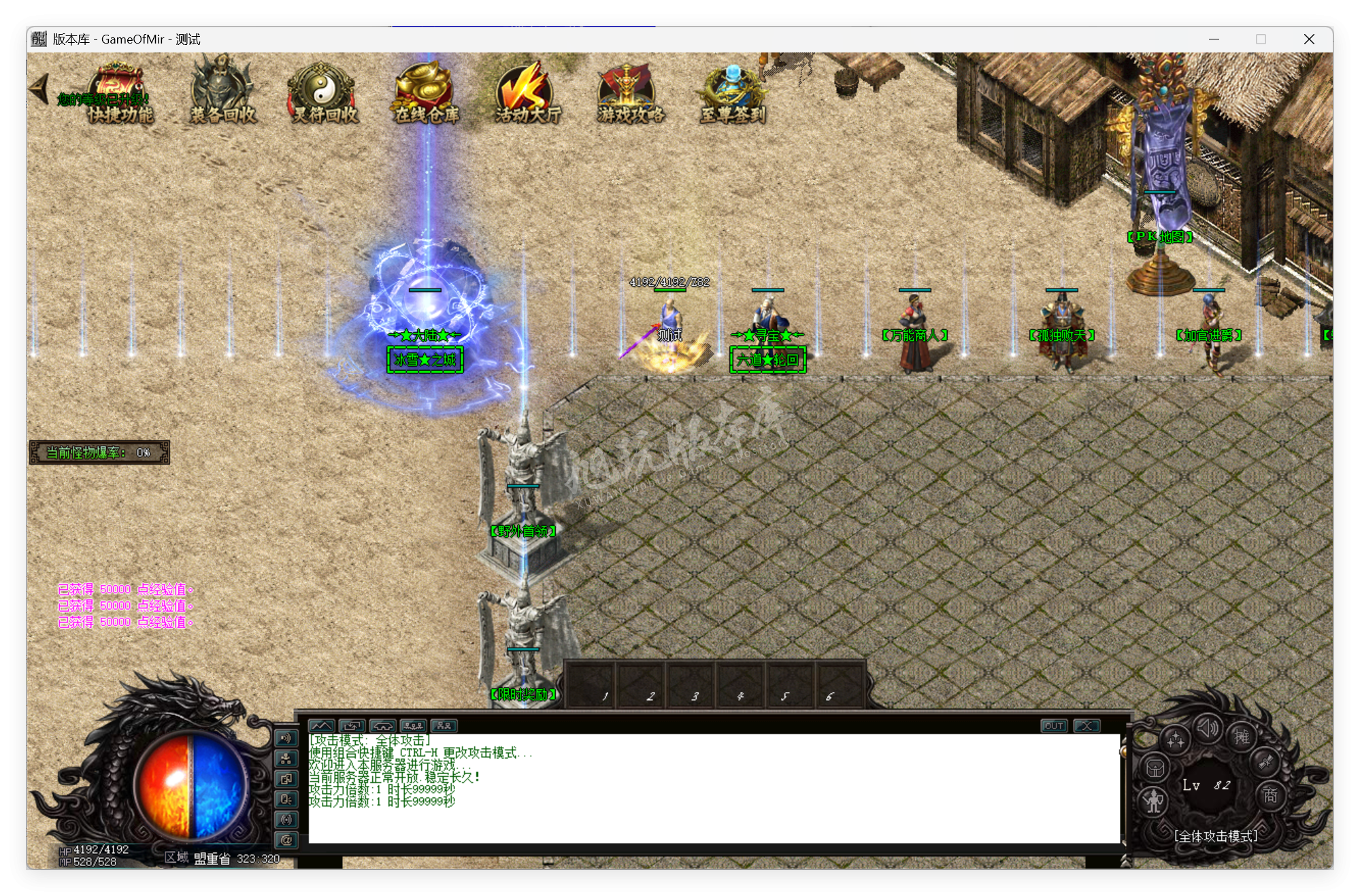Screen dimensions: 1360x896
Task: Open the inventory bag icon on dragon menu
Action: 1155,767
